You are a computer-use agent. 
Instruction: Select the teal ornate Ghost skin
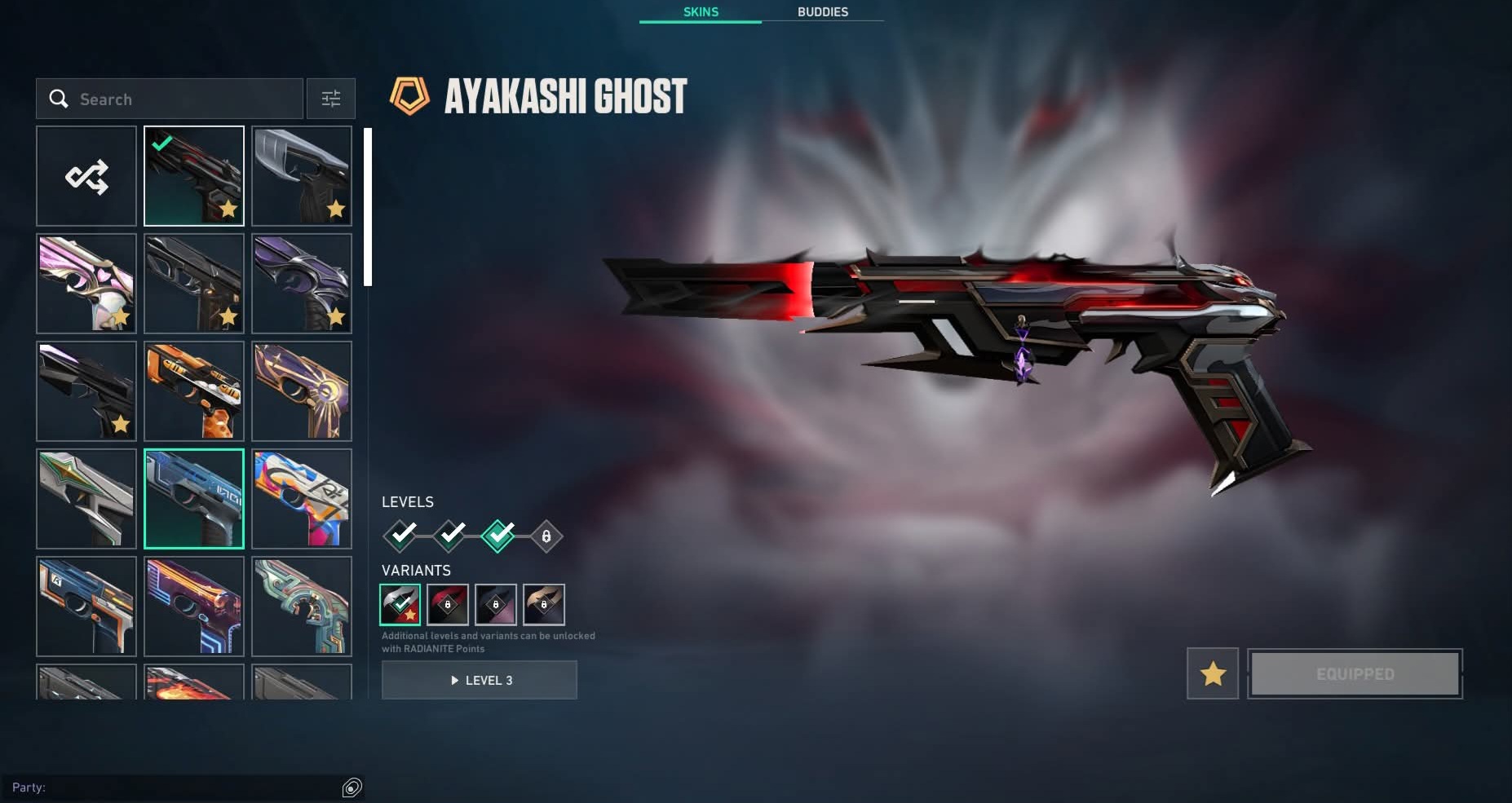(302, 607)
